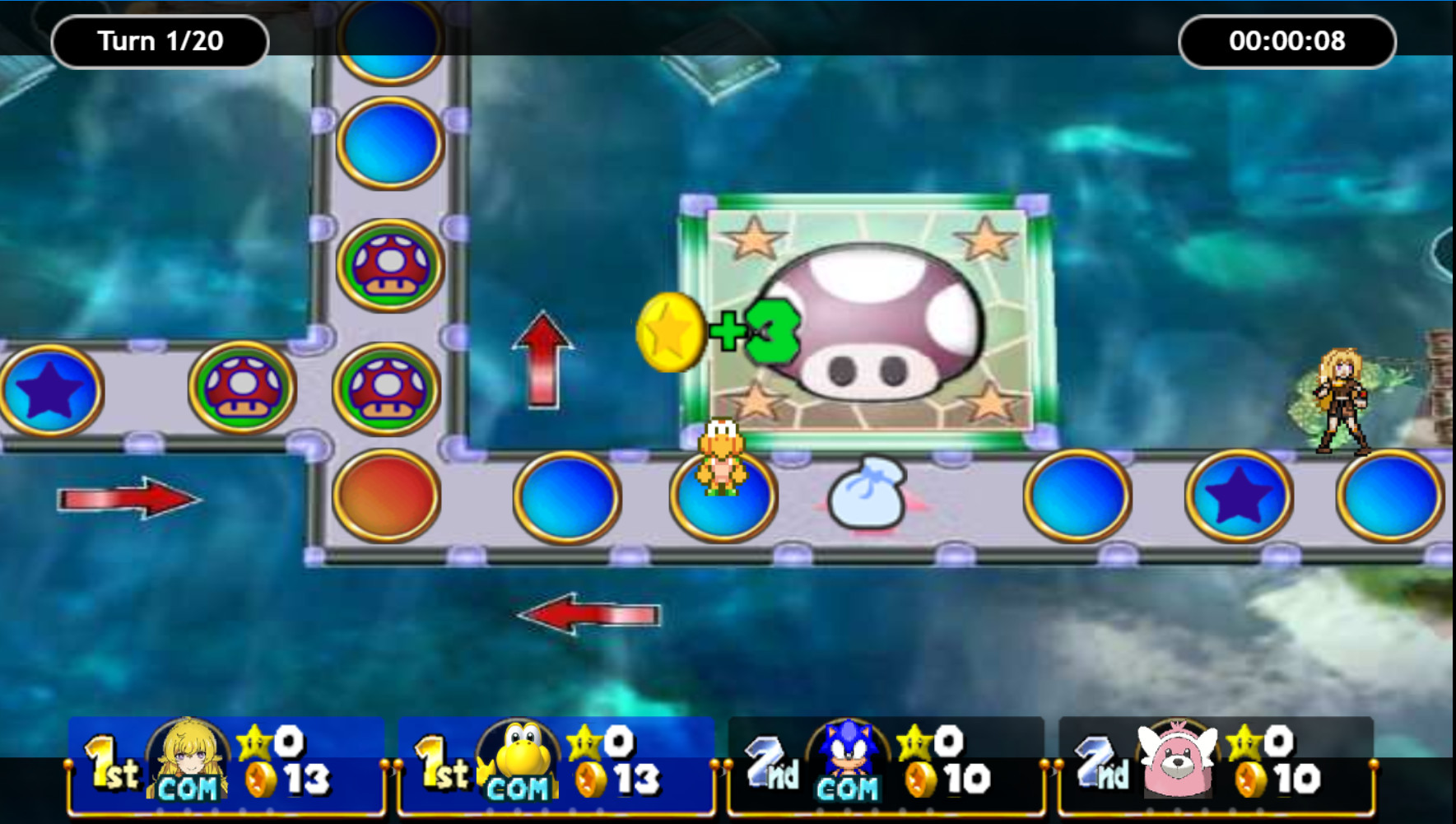Open the Turn 1/20 indicator
Viewport: 1456px width, 824px height.
pyautogui.click(x=160, y=40)
